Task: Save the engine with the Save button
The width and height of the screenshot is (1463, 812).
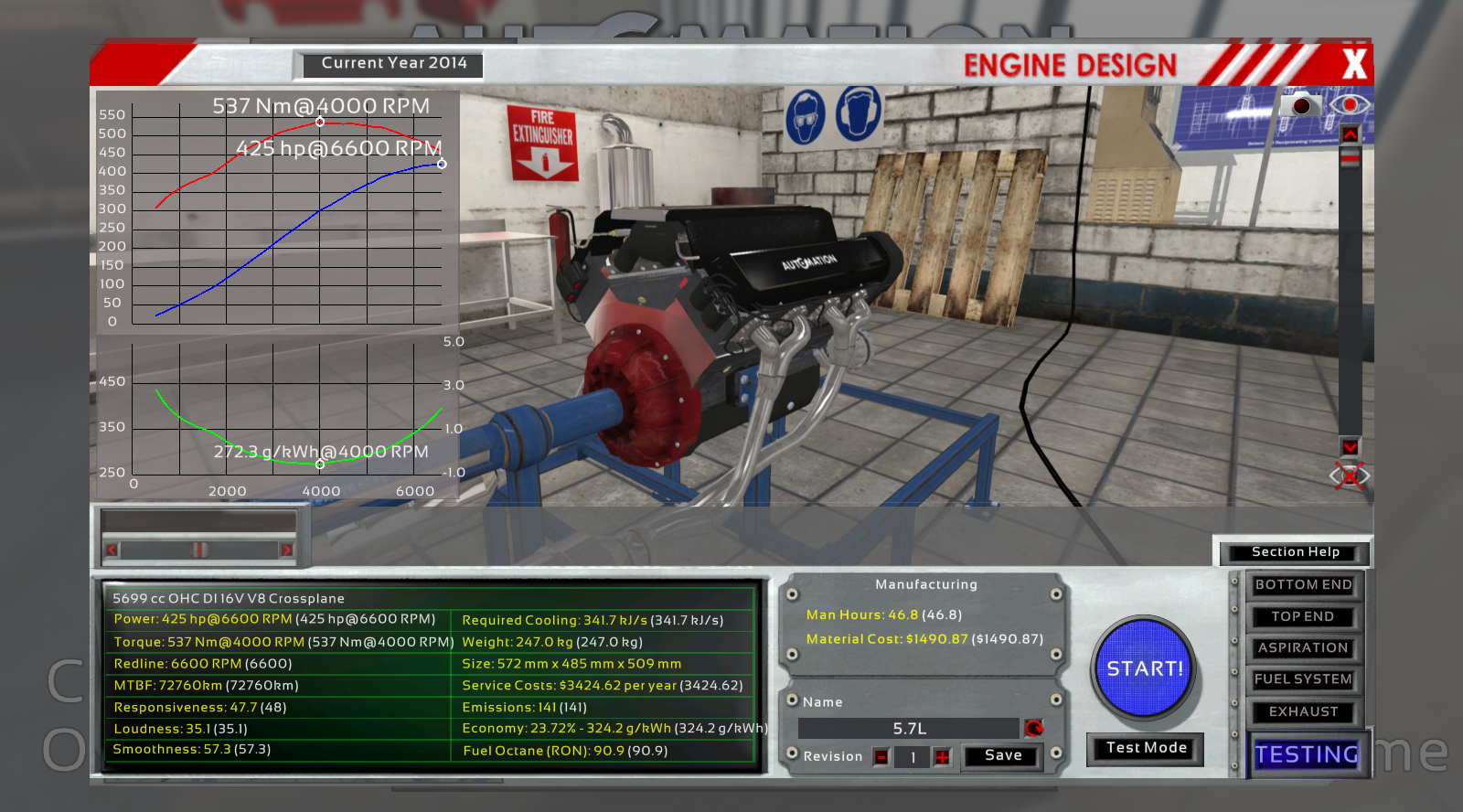Action: tap(1001, 755)
